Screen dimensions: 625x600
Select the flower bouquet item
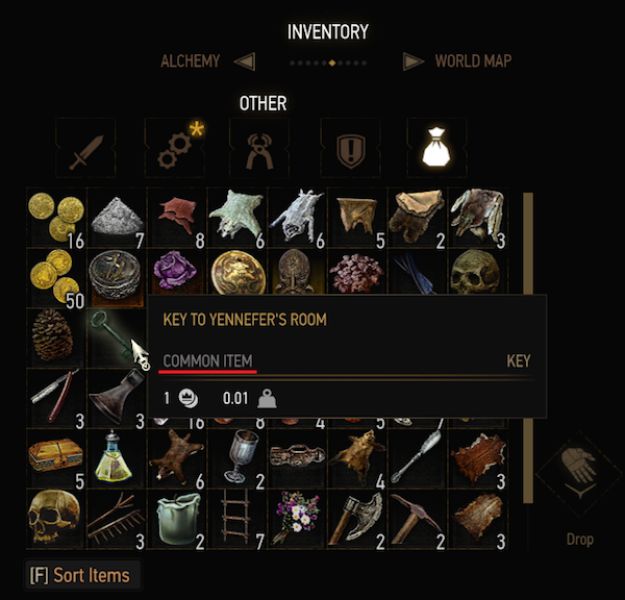pos(295,515)
